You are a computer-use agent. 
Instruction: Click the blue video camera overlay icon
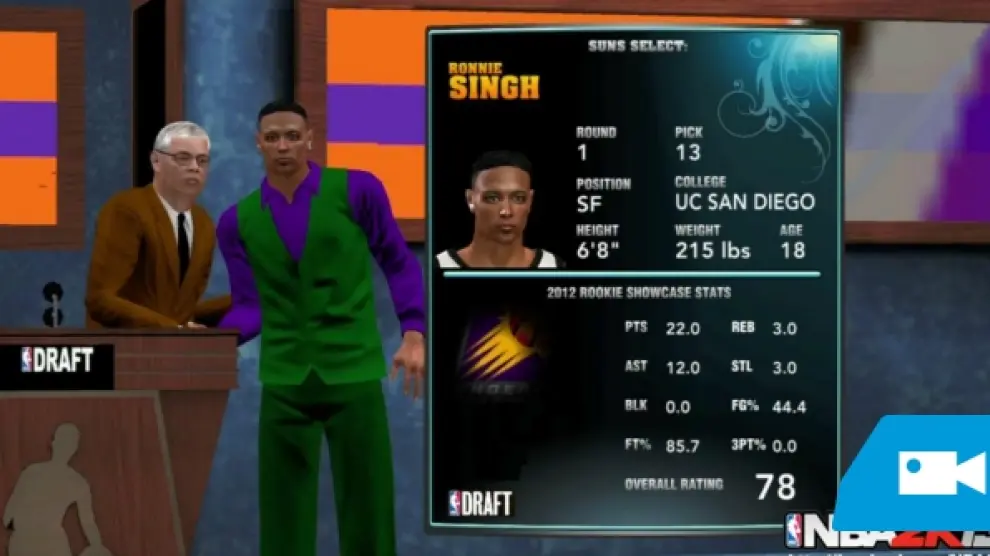point(940,472)
